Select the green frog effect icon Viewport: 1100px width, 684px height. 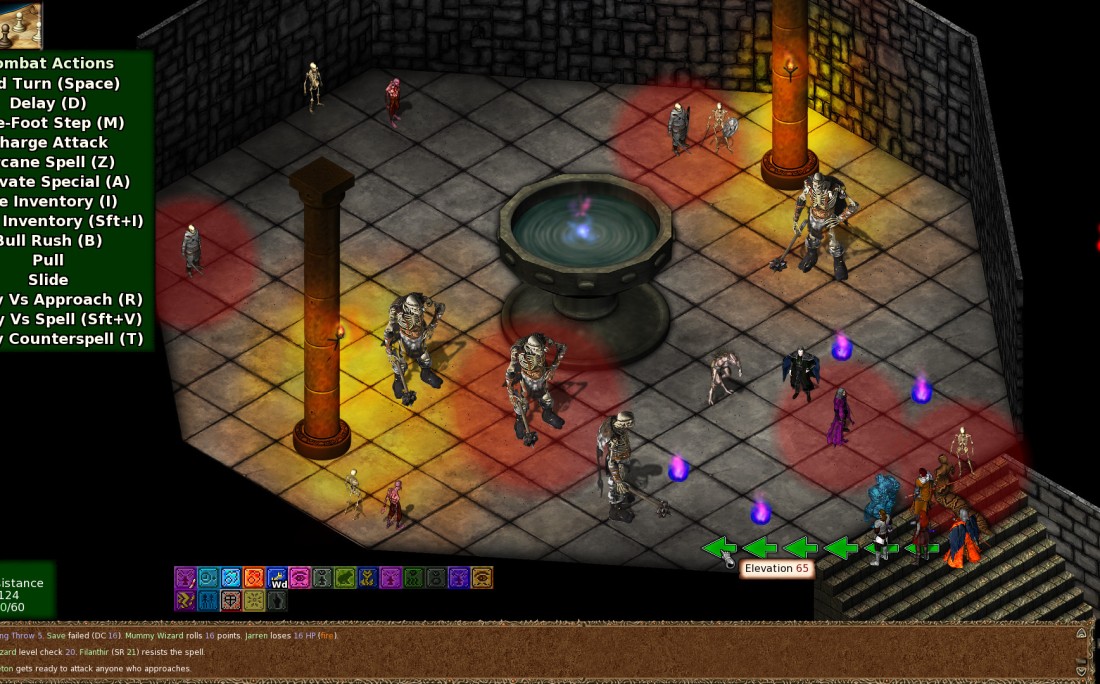pos(344,577)
